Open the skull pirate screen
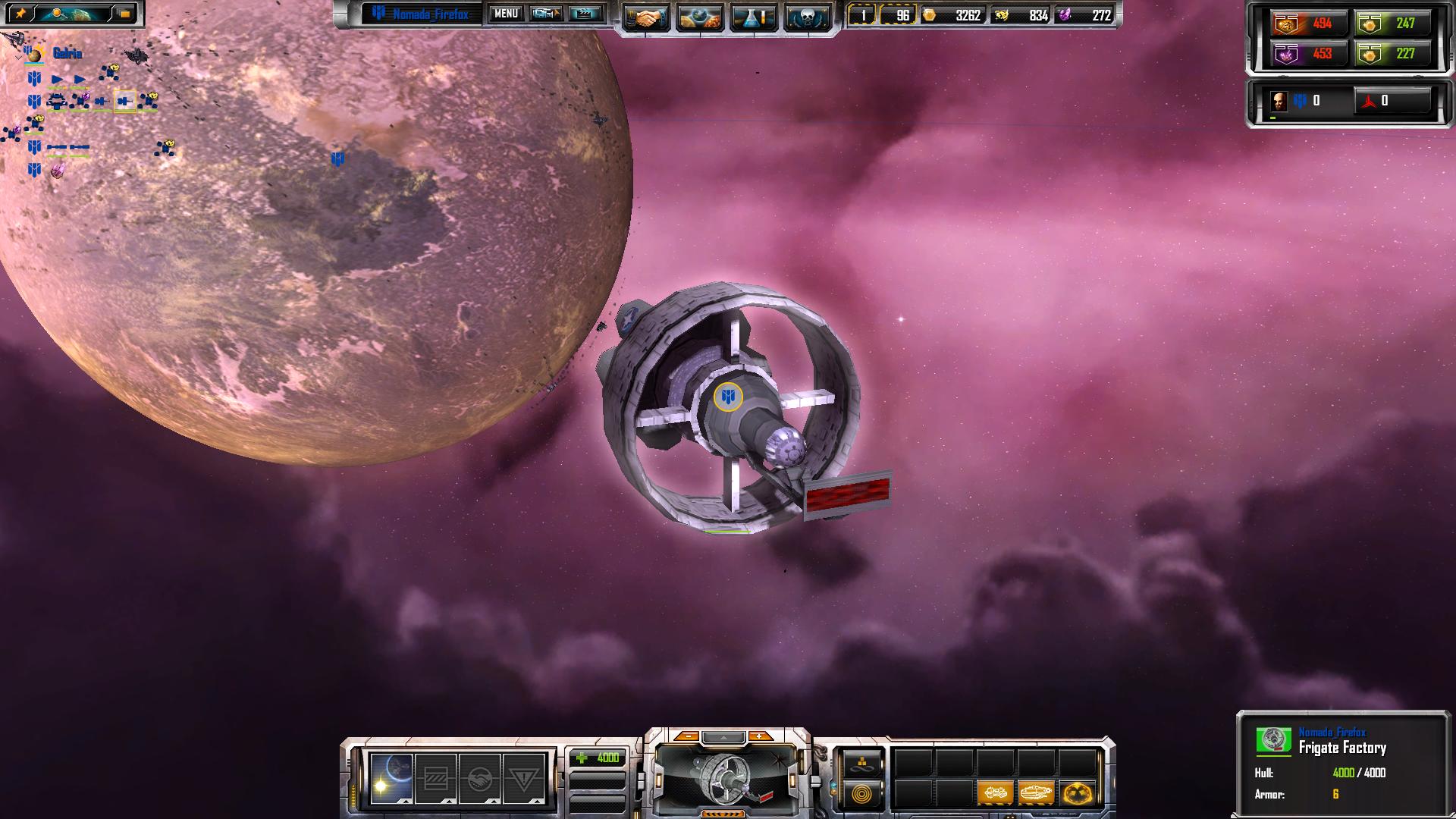 [807, 18]
